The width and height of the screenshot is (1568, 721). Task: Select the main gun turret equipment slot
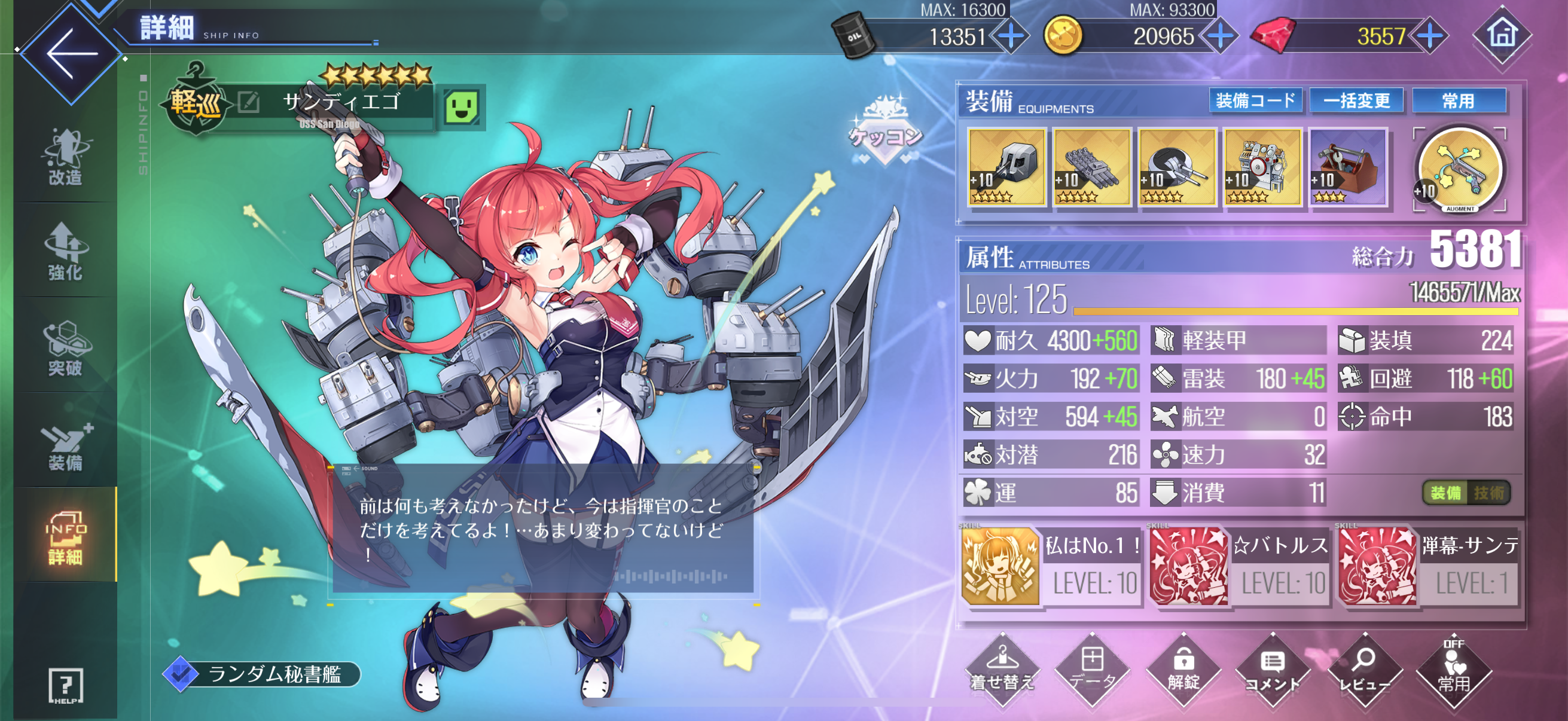click(x=1007, y=167)
